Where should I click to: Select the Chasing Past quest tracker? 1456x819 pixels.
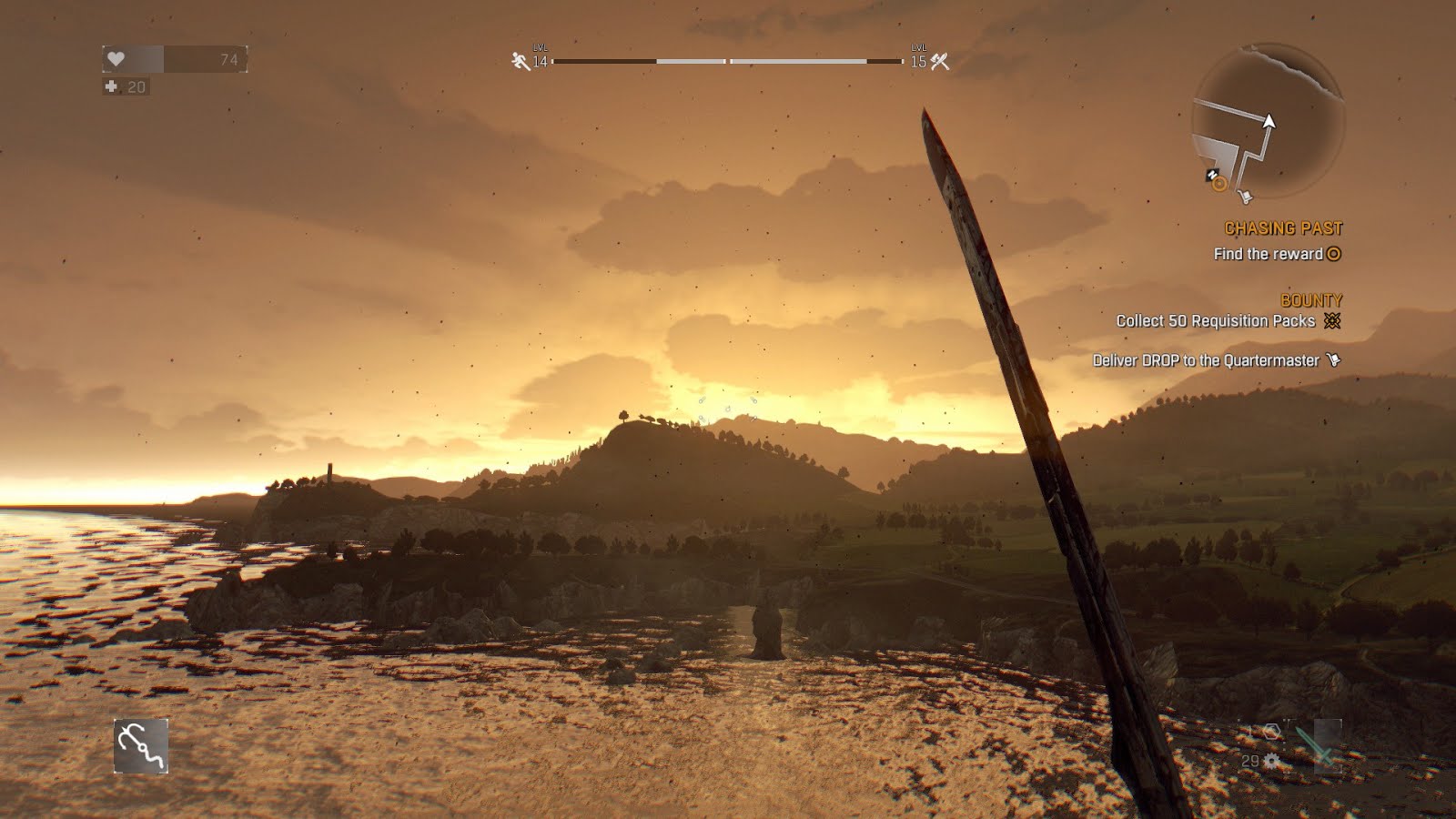pos(1282,228)
